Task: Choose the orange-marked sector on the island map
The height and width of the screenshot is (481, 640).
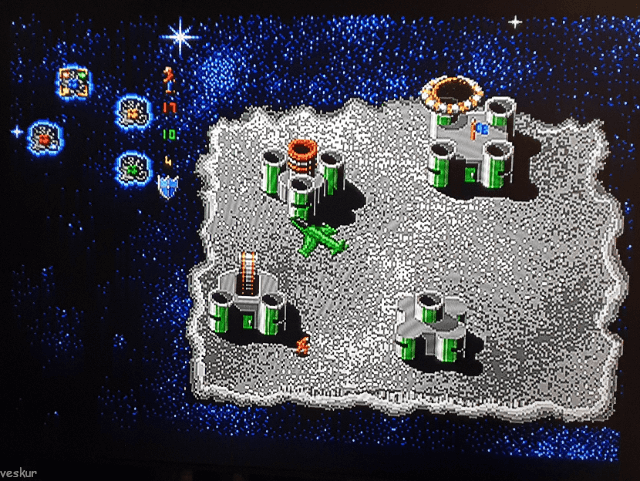Action: 131,110
